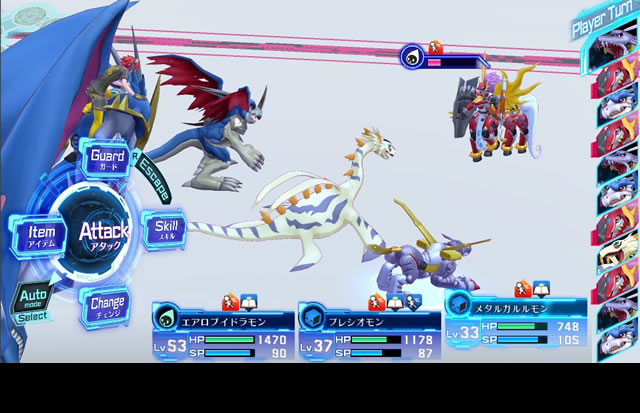Select the Attack command
Screen dimensions: 640x413
(x=103, y=236)
